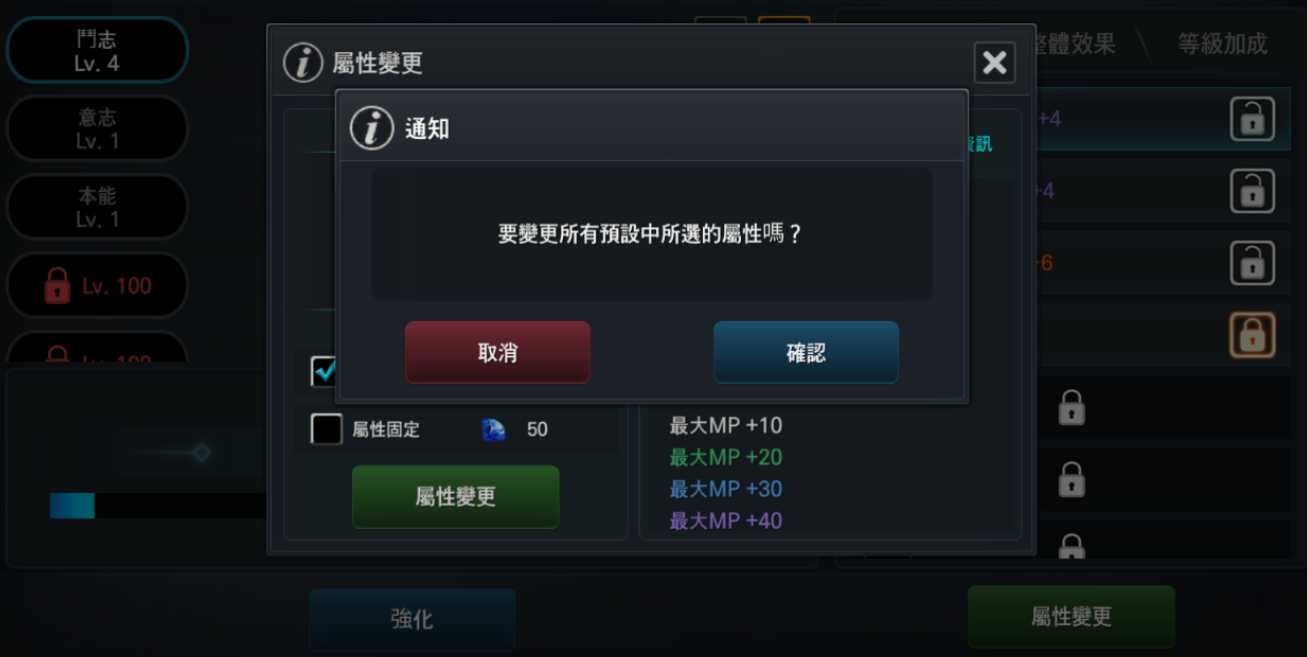Select the 意志 Lv. 1 entry
Image resolution: width=1307 pixels, height=657 pixels.
click(x=97, y=128)
